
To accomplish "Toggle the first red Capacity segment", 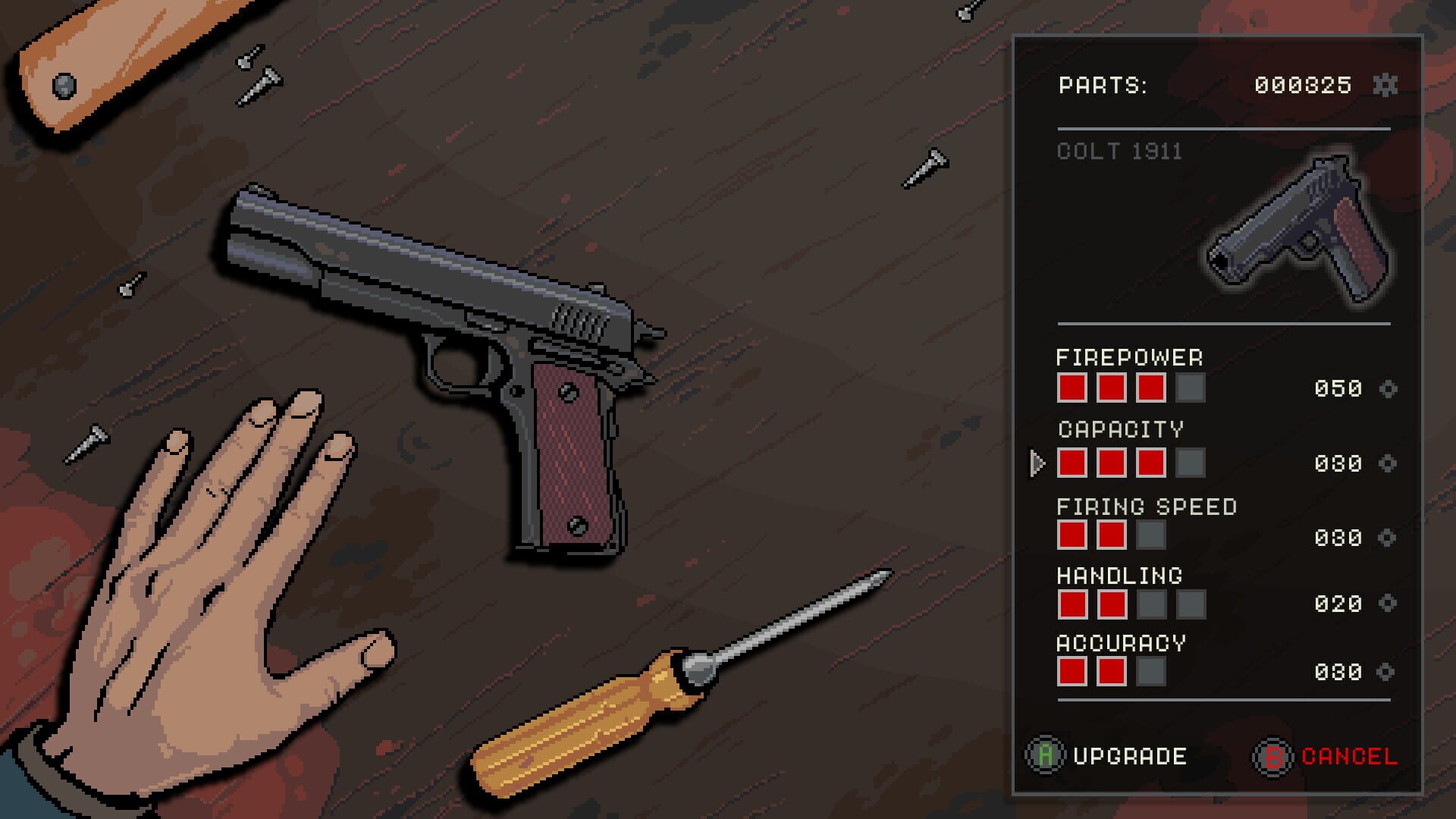I will pyautogui.click(x=1071, y=463).
